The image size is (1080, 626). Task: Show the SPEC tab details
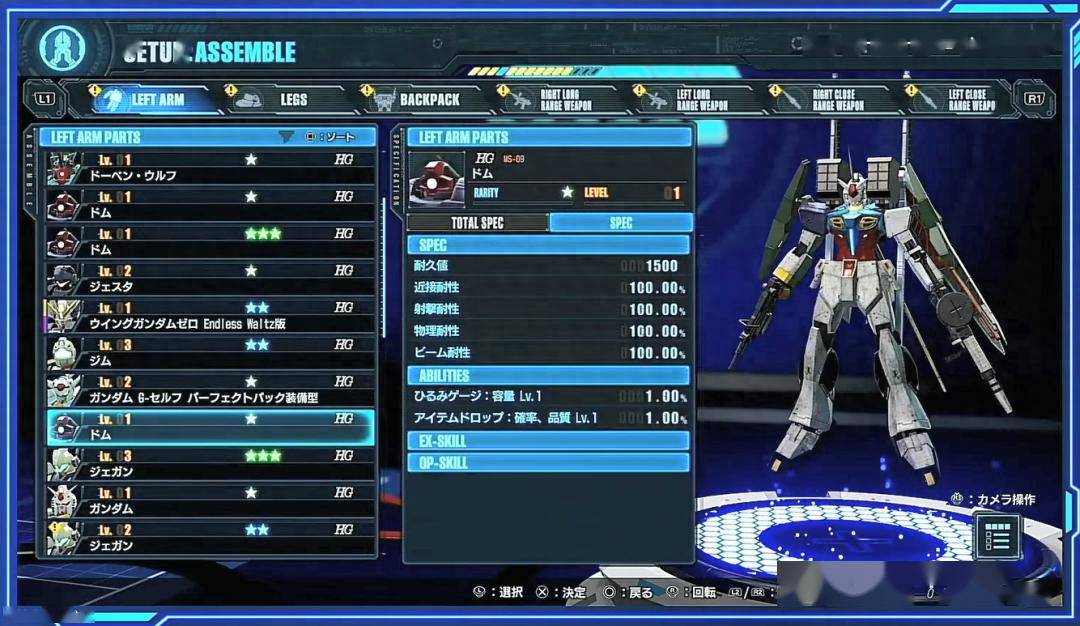pos(621,223)
